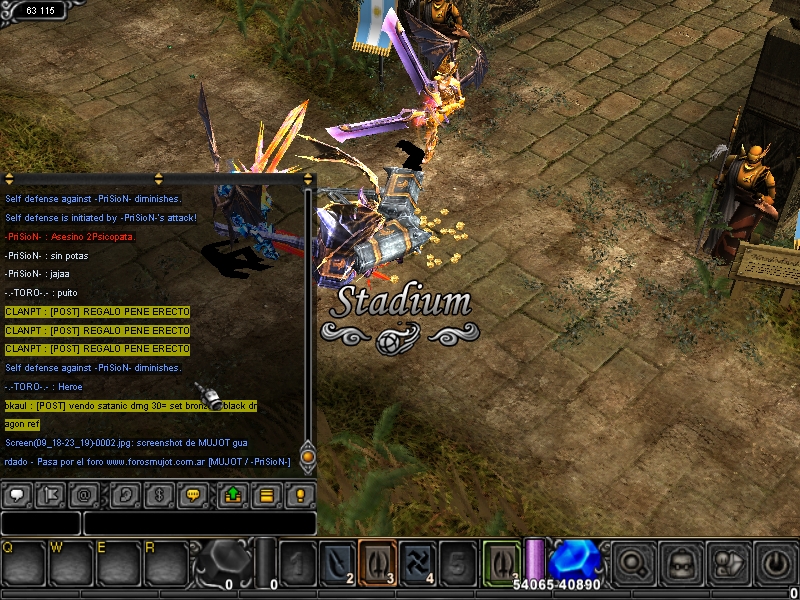Click the yellow stacked lines button
Image resolution: width=800 pixels, height=600 pixels.
(x=266, y=495)
